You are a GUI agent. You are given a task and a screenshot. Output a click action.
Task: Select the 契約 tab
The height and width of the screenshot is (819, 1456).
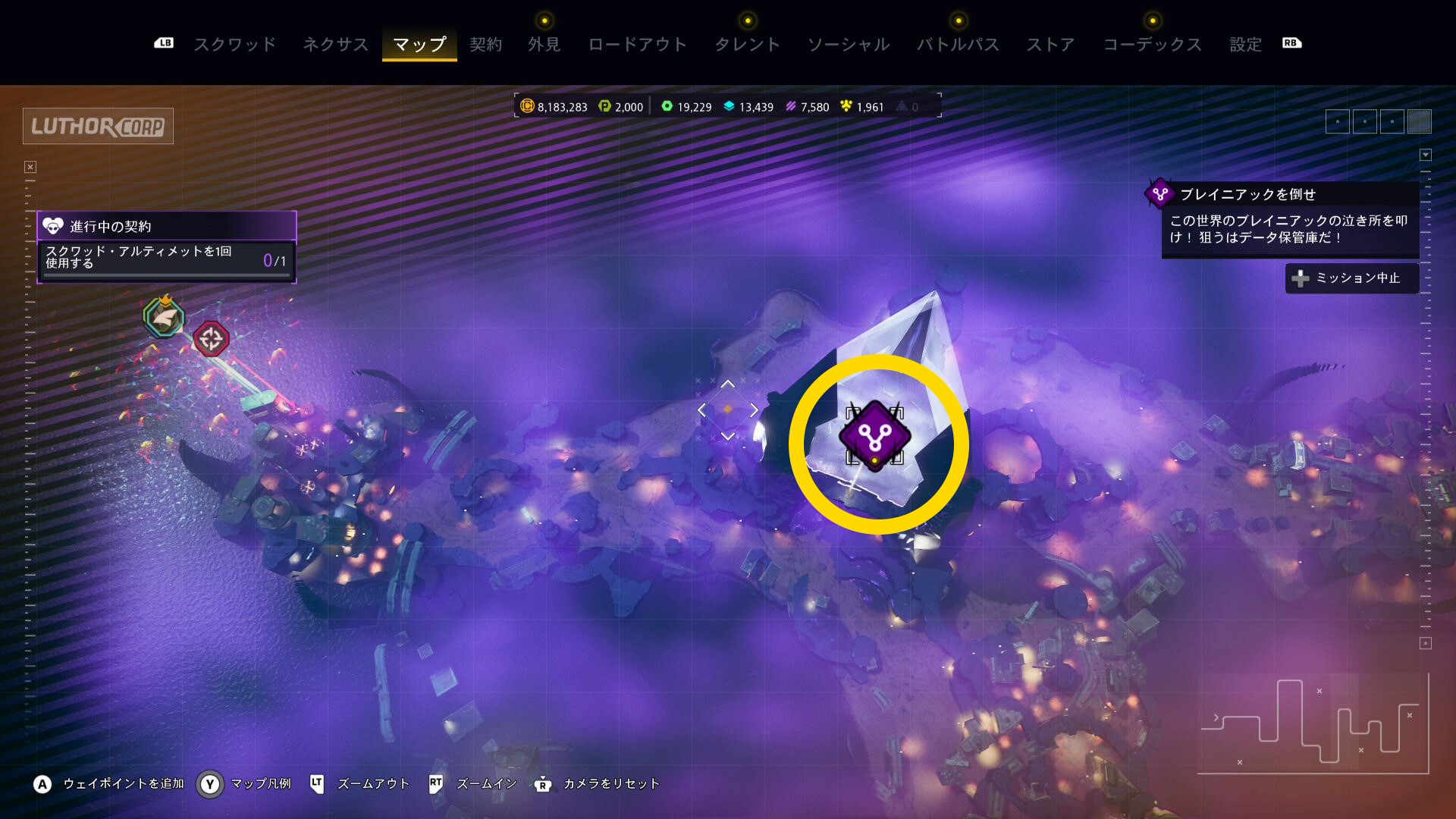click(485, 45)
